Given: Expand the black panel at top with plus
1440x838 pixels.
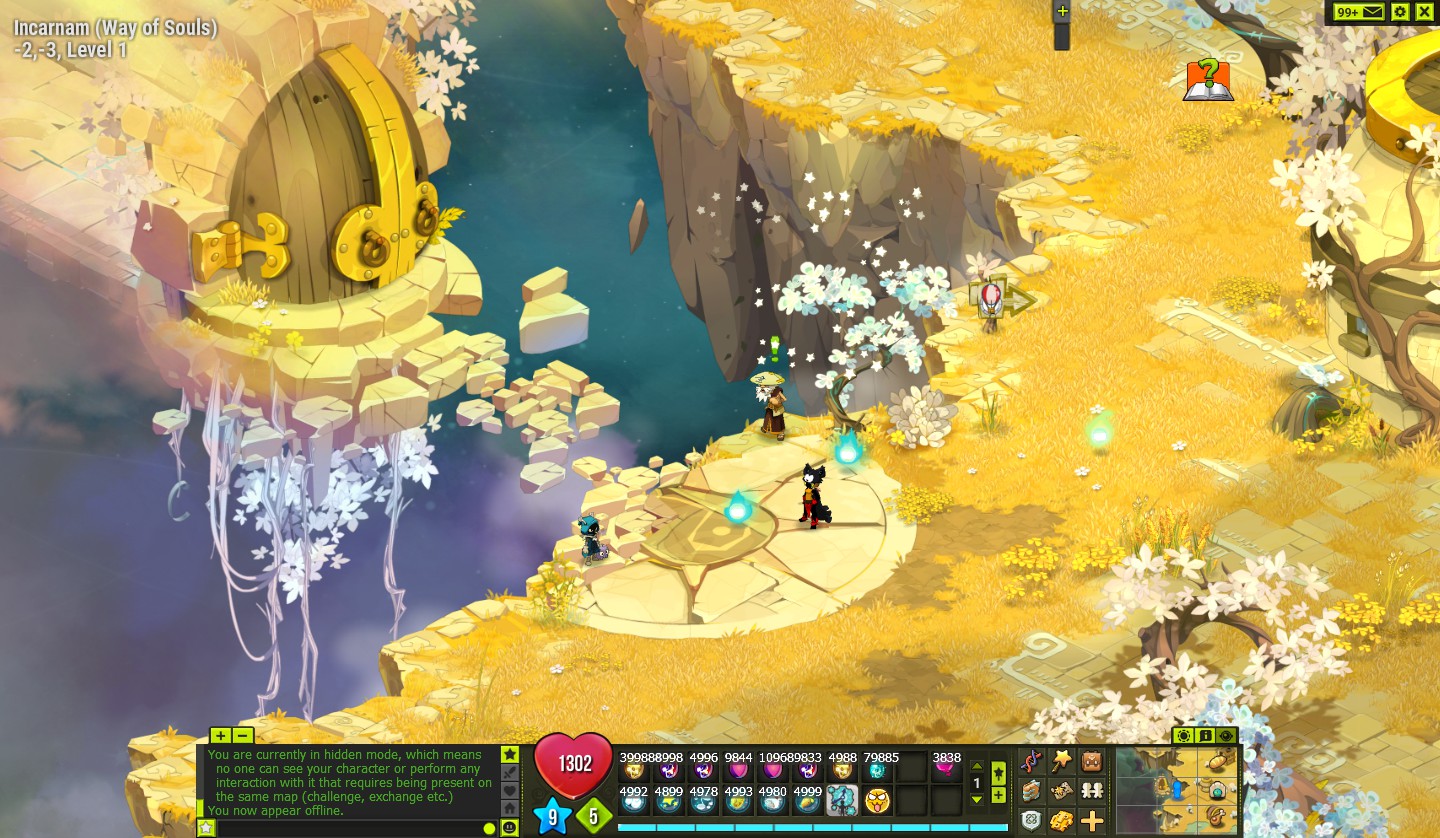Looking at the screenshot, I should point(1060,12).
